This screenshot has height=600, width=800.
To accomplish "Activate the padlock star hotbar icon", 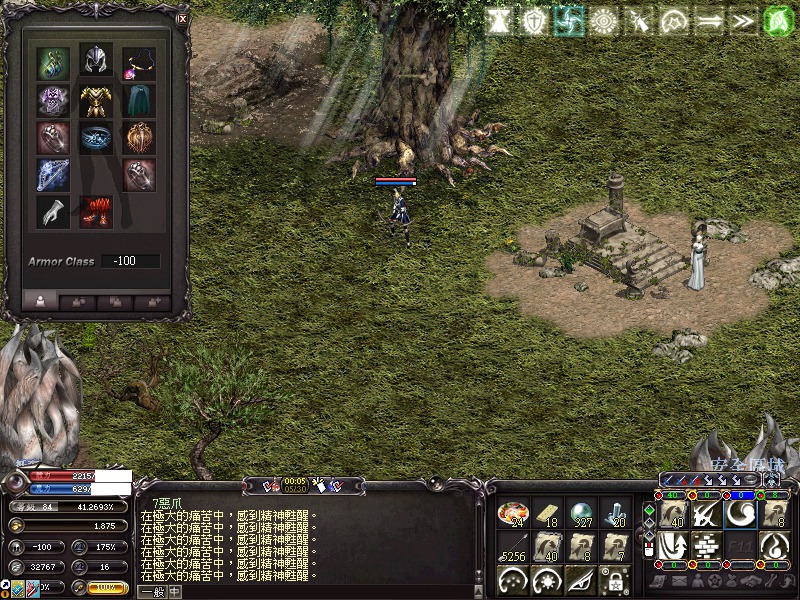I will pyautogui.click(x=615, y=580).
